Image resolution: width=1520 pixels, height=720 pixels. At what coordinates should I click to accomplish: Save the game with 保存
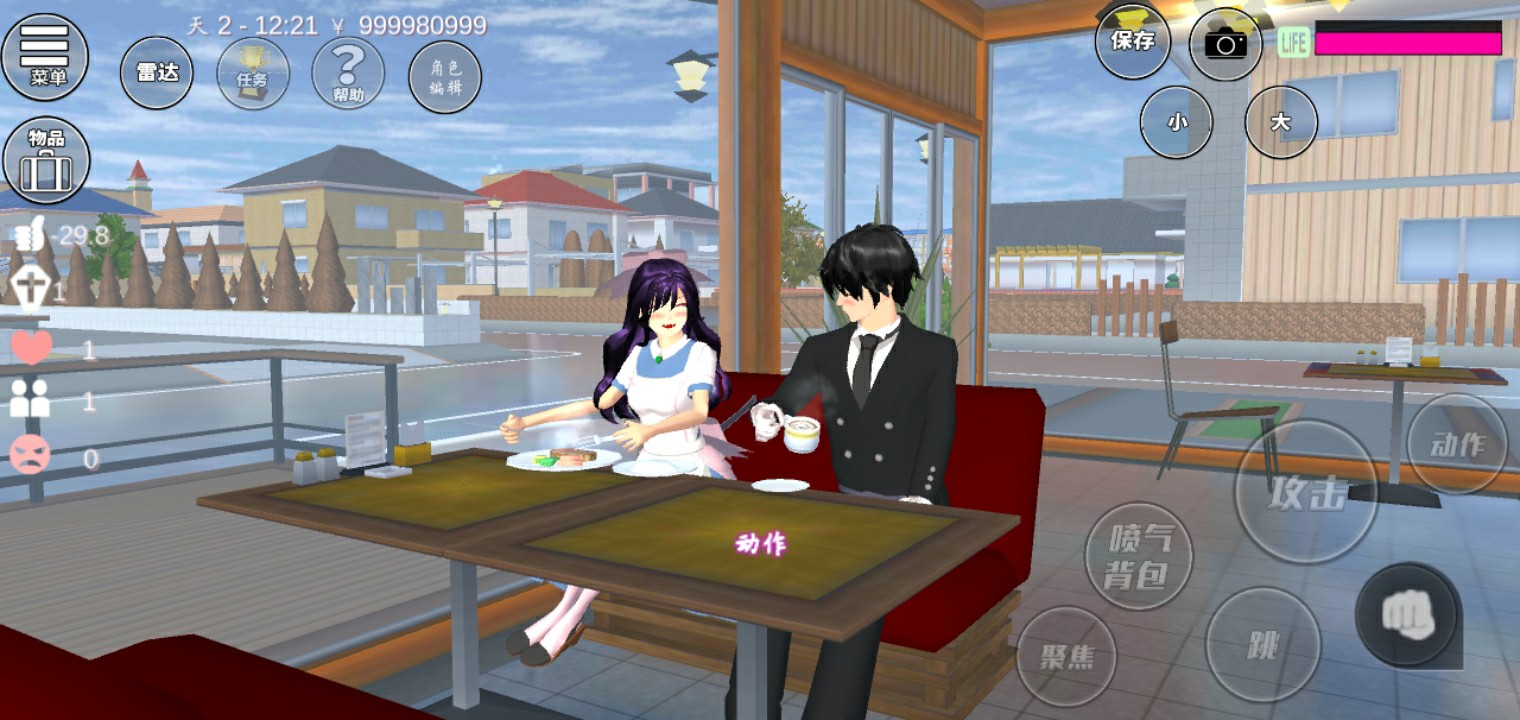point(1133,41)
